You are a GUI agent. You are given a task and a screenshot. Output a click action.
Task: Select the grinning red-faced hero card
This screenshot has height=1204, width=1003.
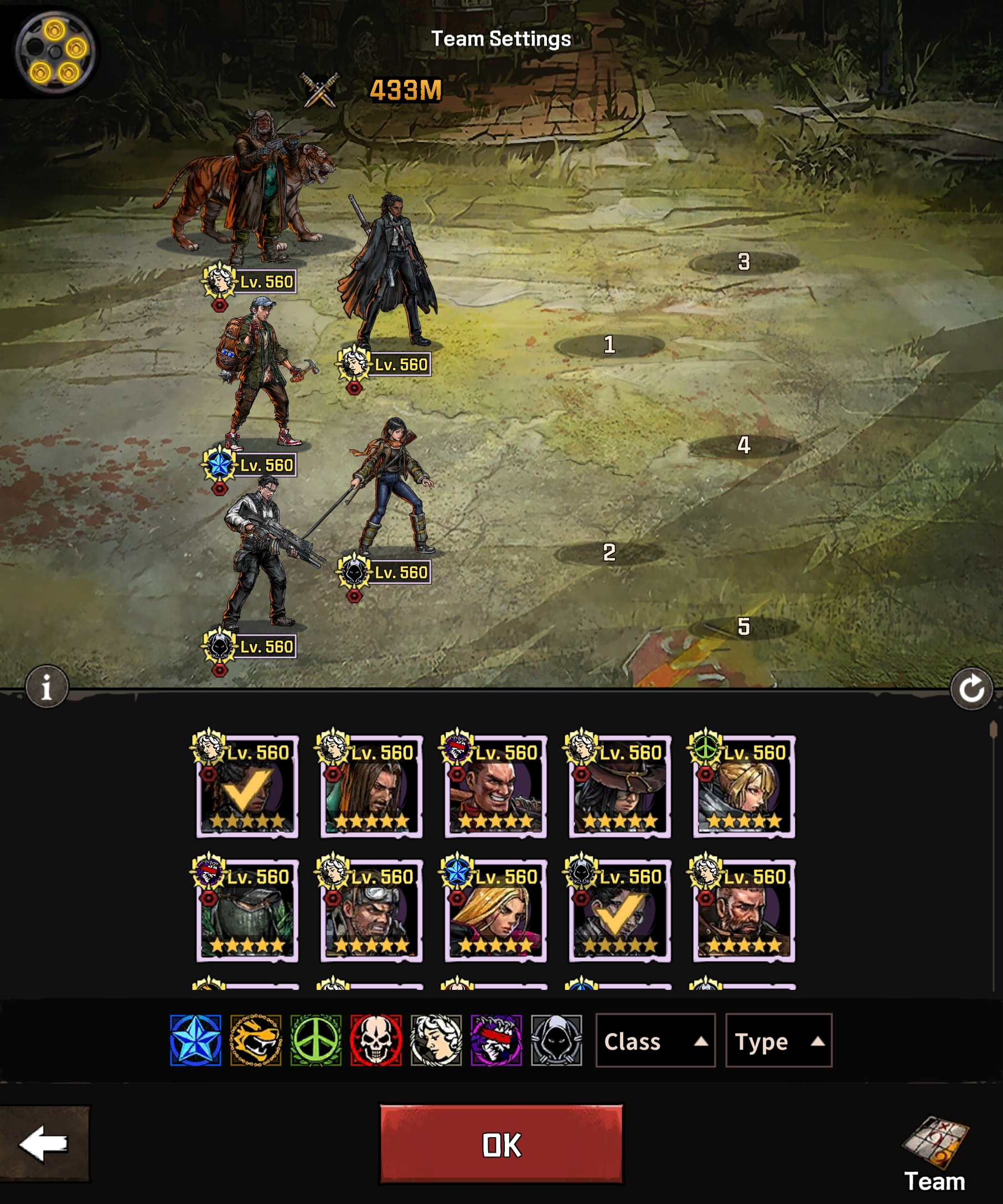pyautogui.click(x=495, y=787)
